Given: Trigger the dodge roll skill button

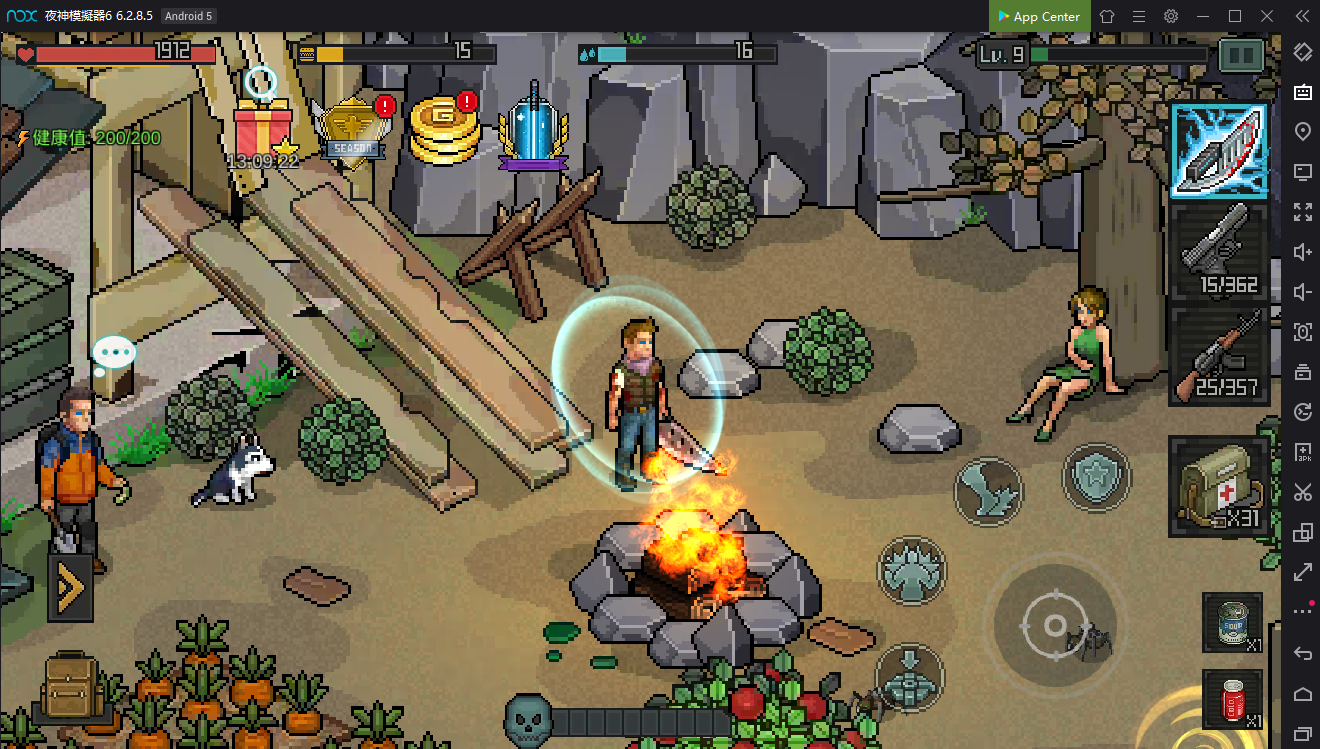Looking at the screenshot, I should click(987, 490).
